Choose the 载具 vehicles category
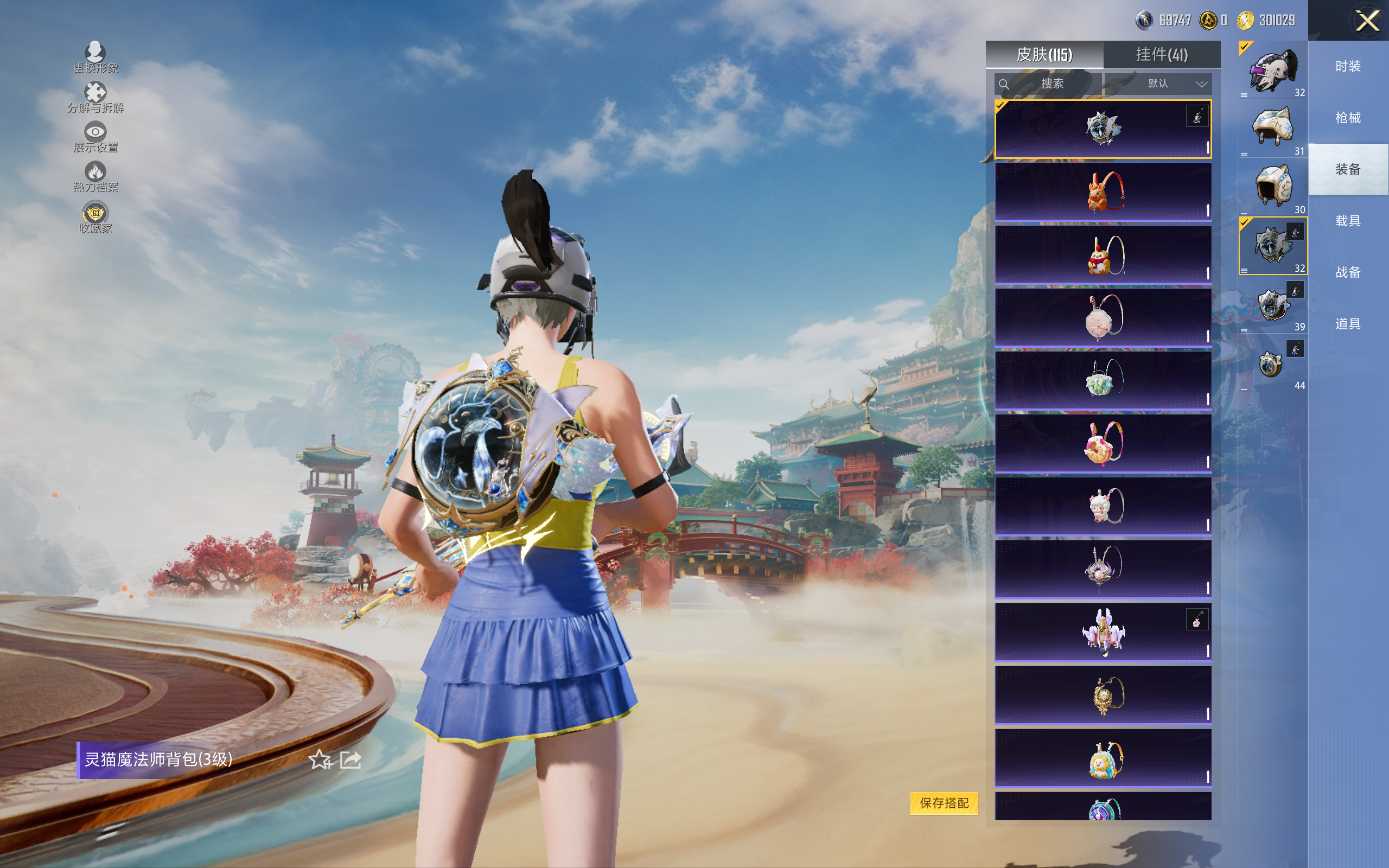1389x868 pixels. point(1348,221)
